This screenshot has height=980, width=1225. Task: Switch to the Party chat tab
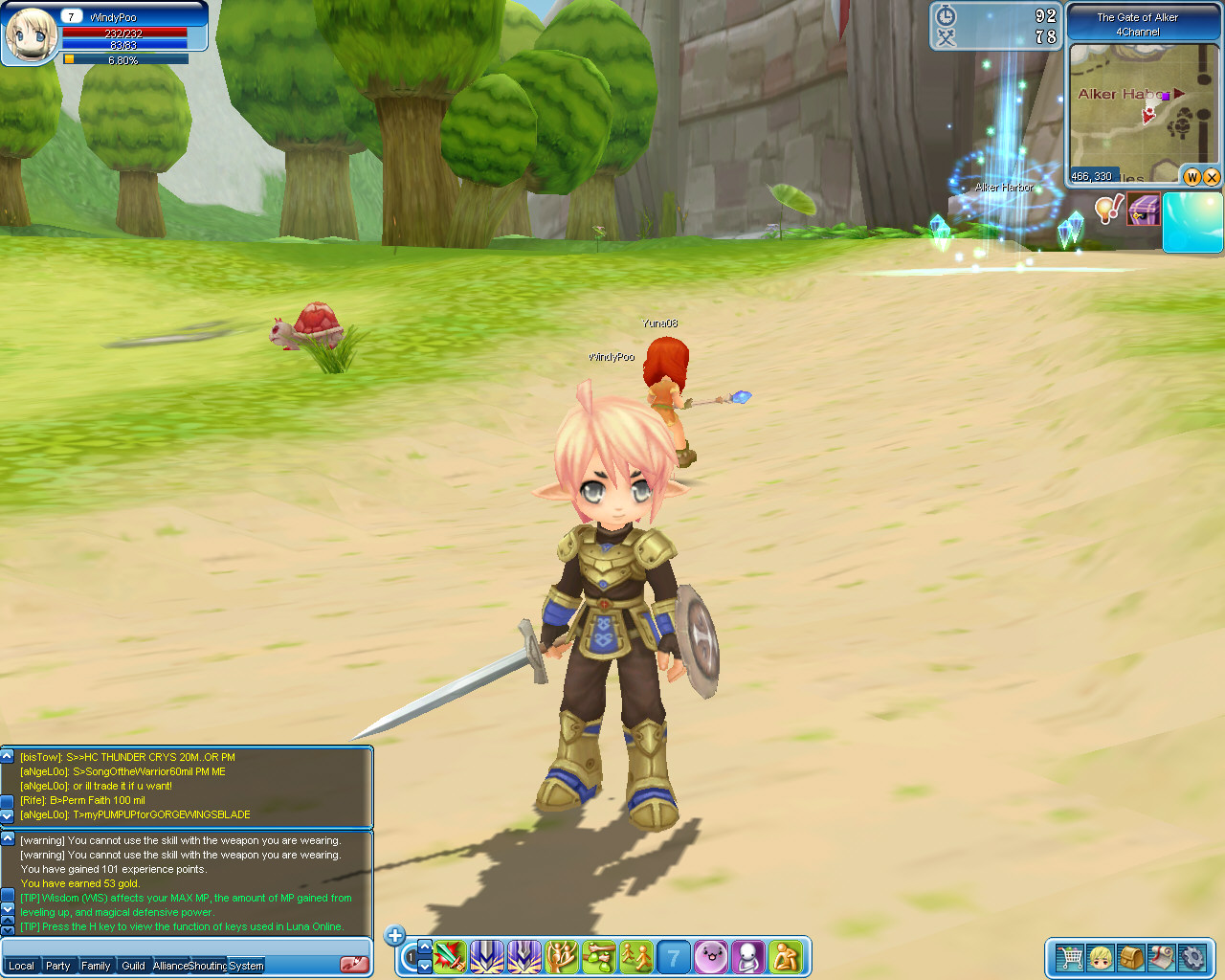click(x=58, y=966)
